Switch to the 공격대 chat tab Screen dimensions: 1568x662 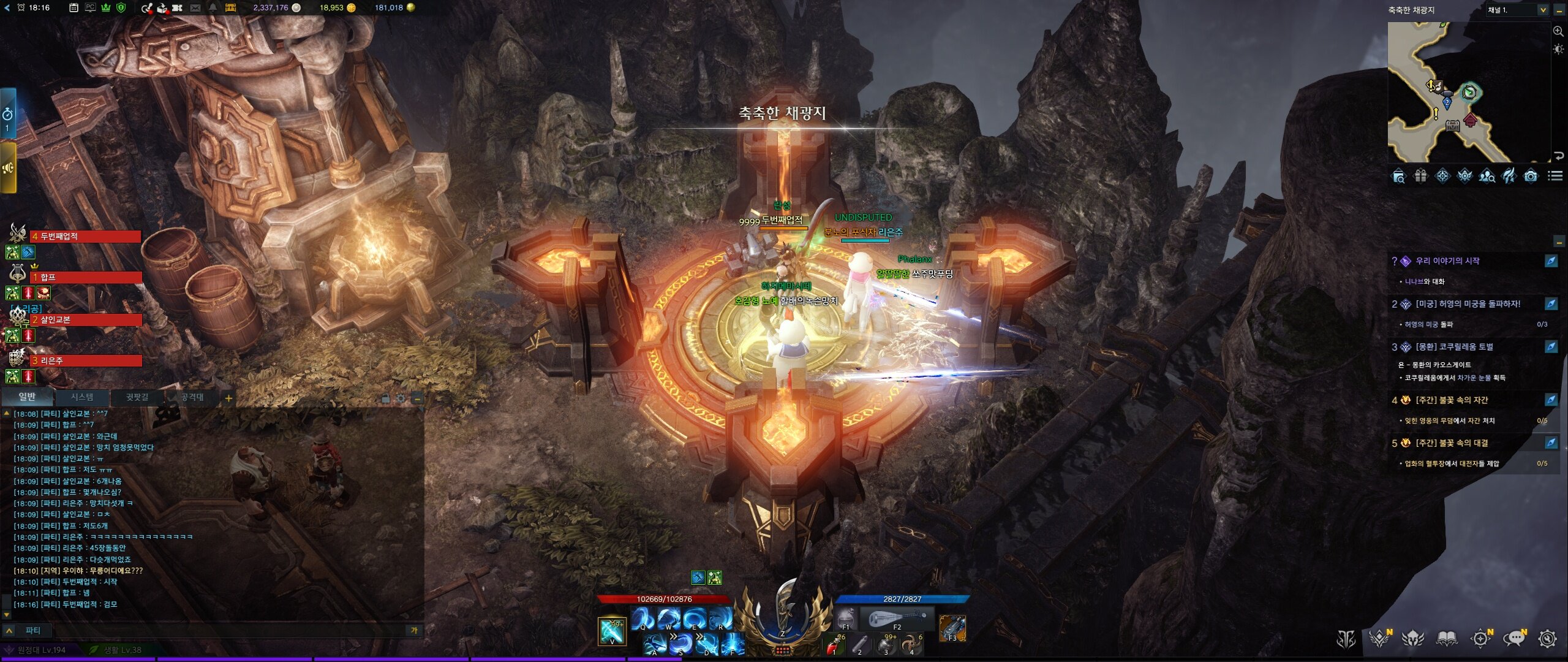[192, 397]
